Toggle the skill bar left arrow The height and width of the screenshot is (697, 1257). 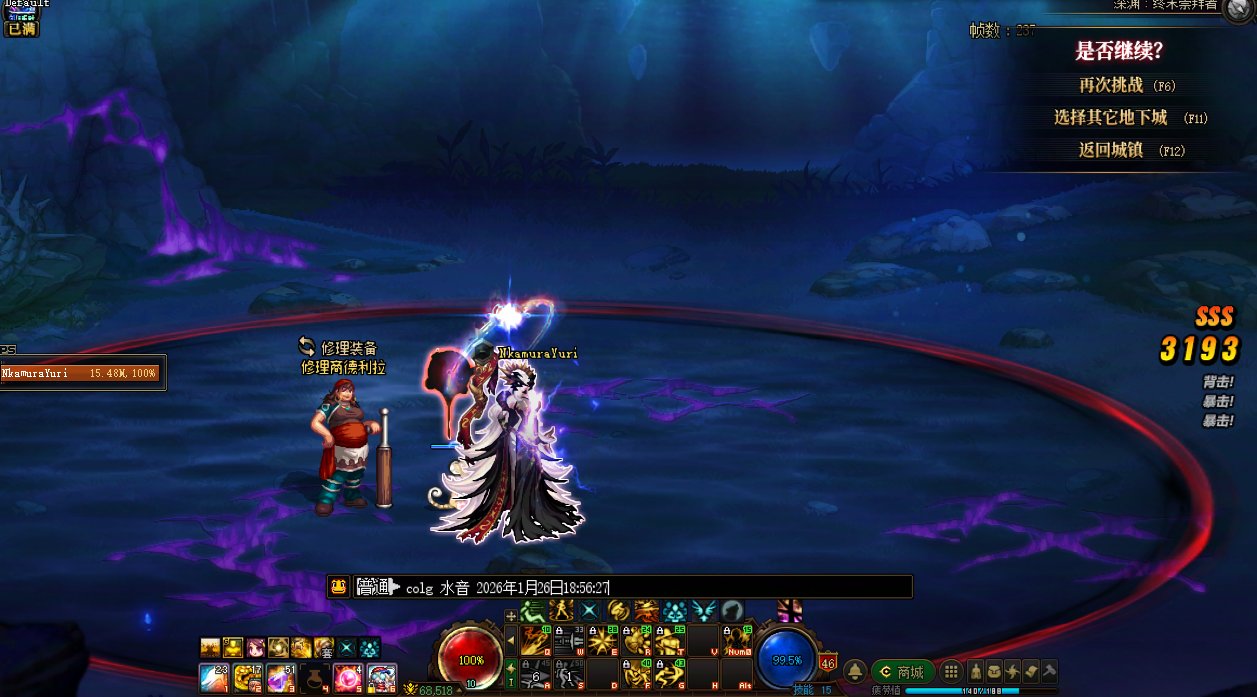[511, 639]
